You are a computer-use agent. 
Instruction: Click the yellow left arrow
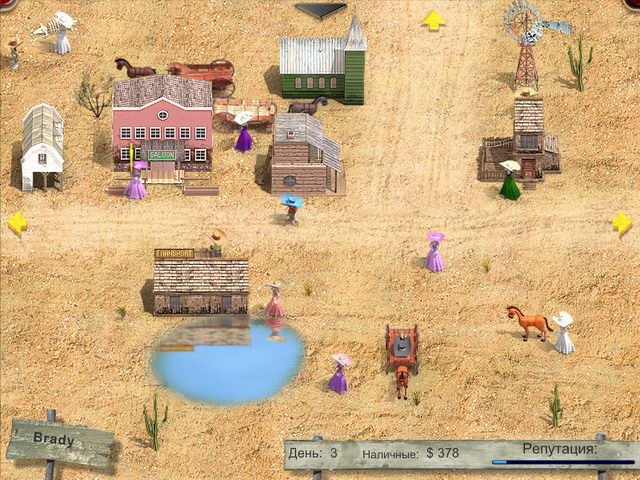click(17, 223)
